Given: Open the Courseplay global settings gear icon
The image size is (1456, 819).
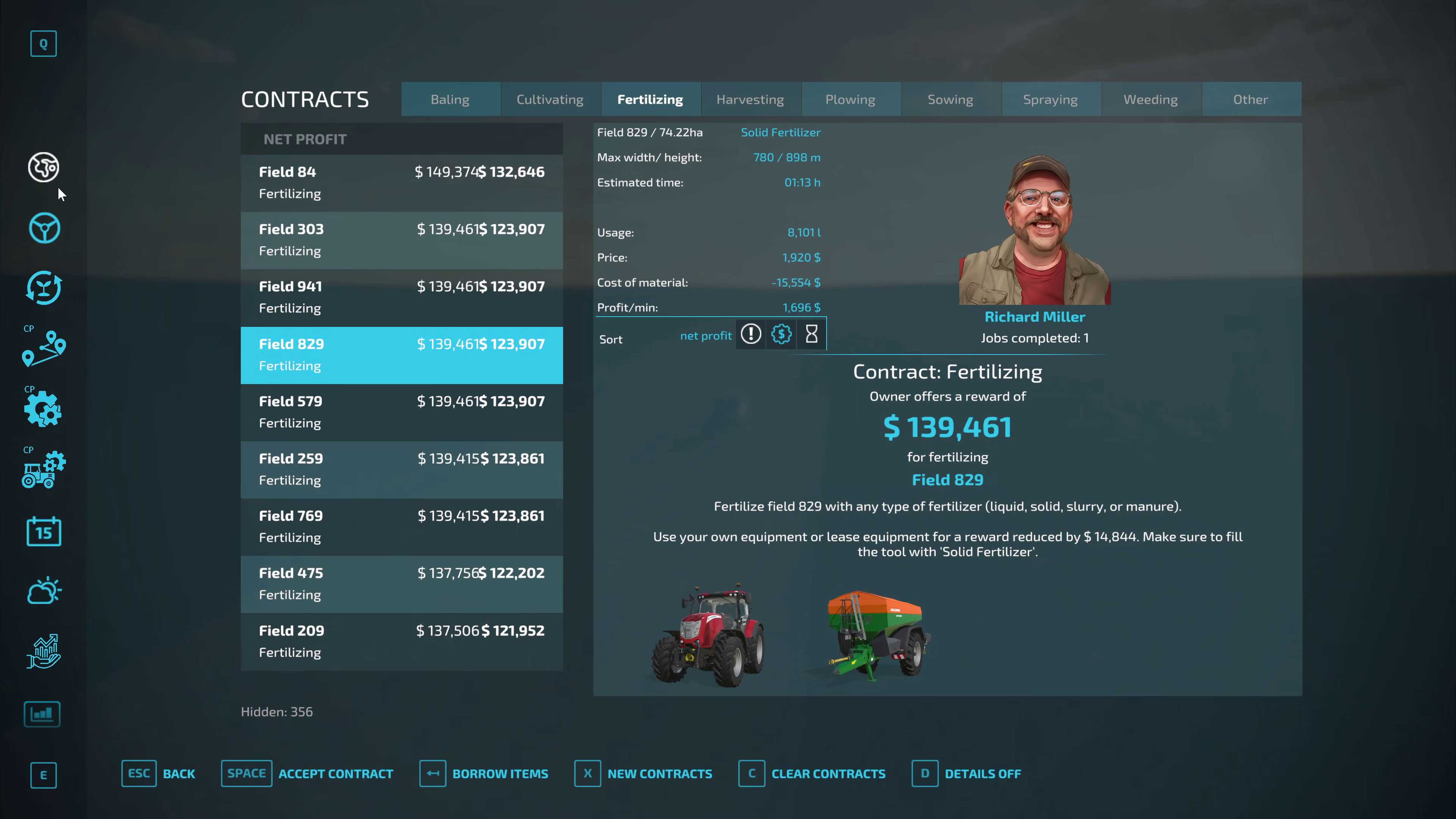Looking at the screenshot, I should pyautogui.click(x=44, y=409).
